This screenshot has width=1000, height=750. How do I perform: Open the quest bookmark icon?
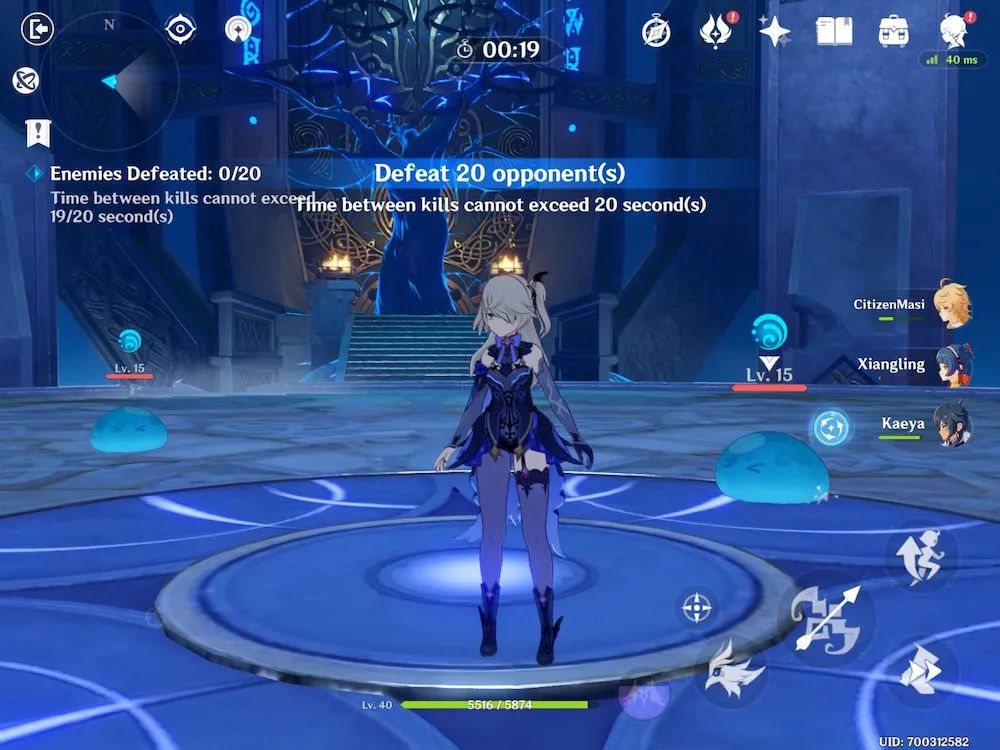(x=39, y=132)
